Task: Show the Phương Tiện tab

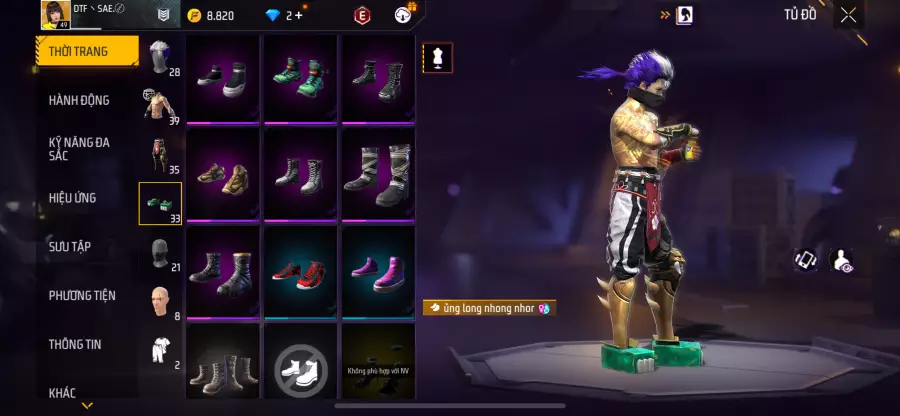Action: (x=82, y=295)
